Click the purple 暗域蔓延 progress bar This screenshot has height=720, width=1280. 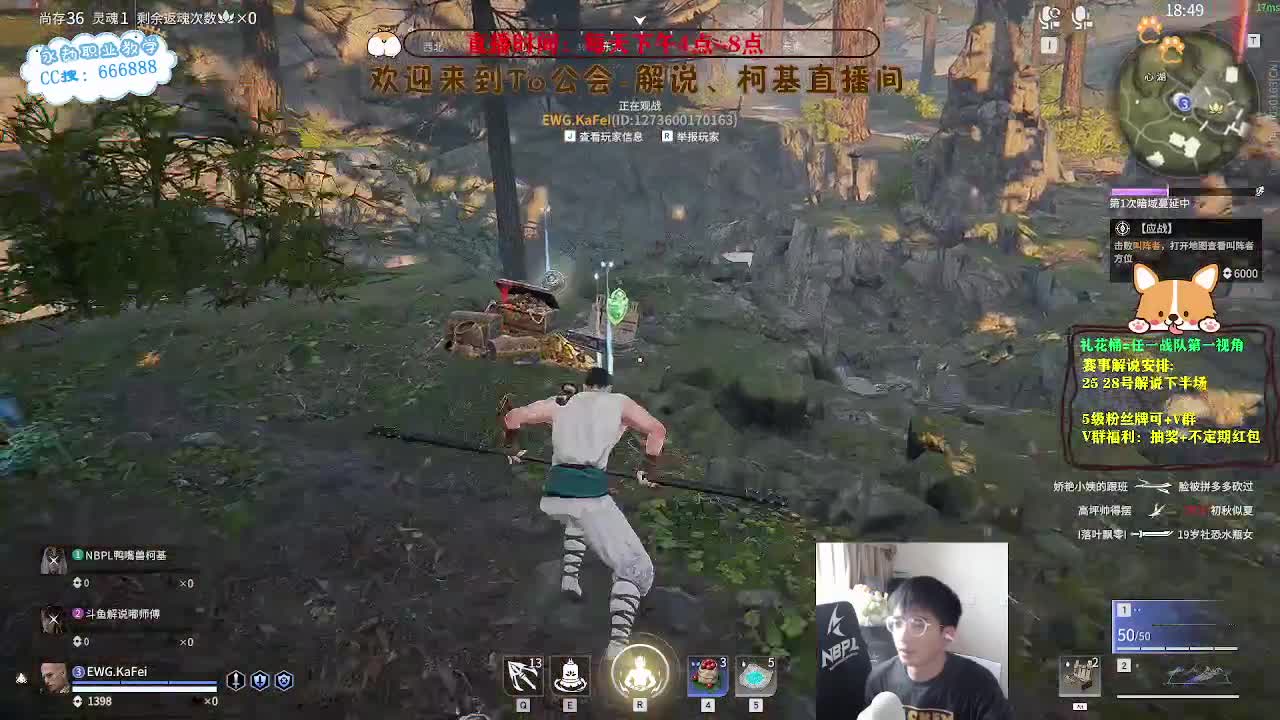1140,190
